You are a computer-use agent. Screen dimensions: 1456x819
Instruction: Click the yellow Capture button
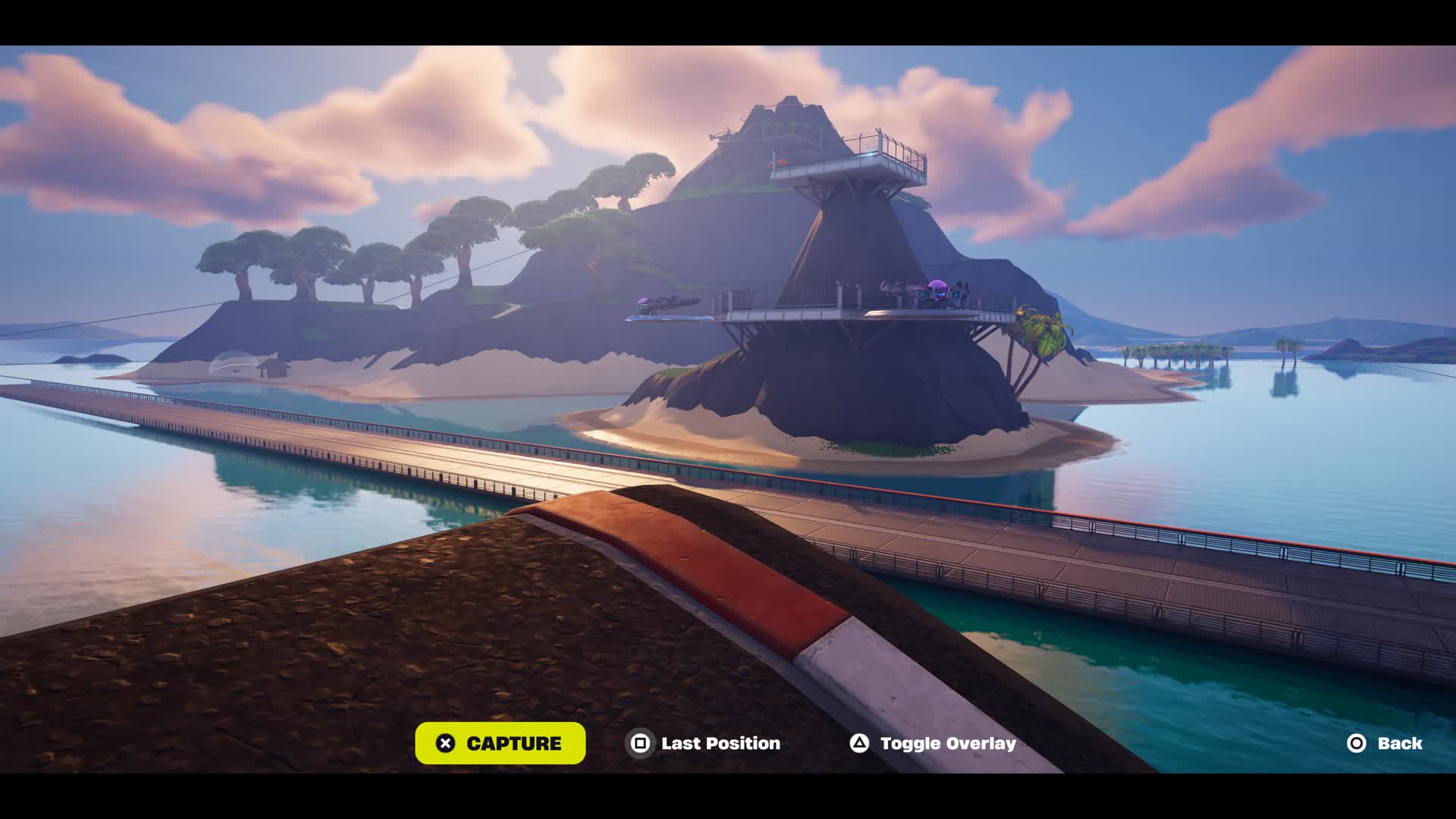pos(500,743)
